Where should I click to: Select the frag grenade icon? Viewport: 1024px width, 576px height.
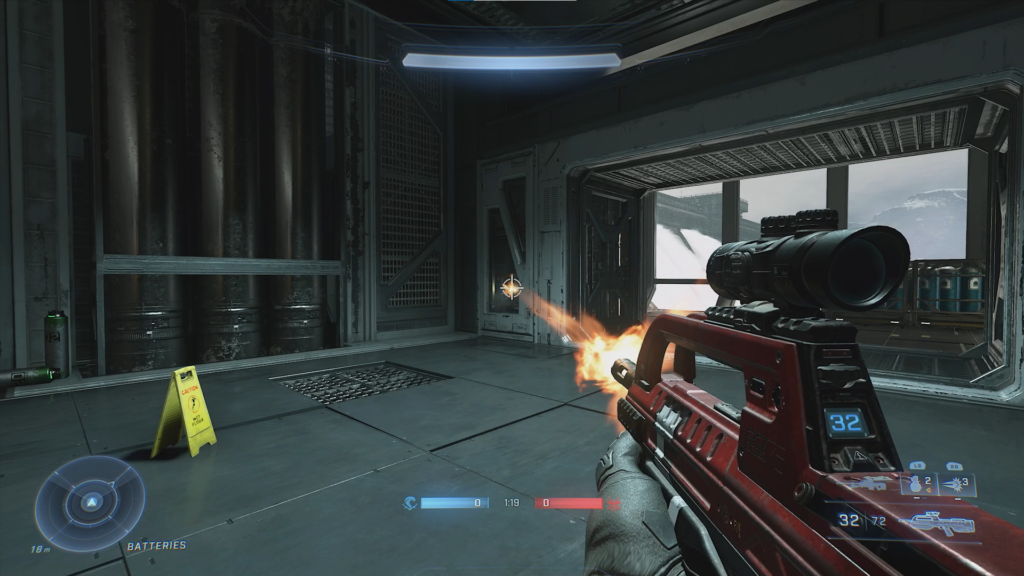tap(915, 485)
